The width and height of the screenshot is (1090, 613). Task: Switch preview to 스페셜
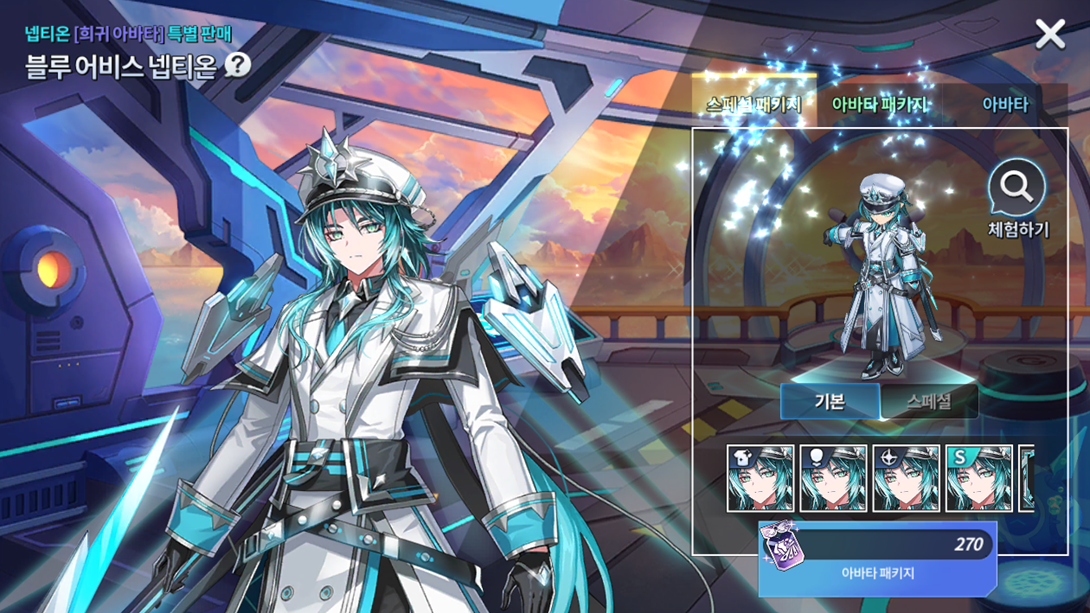coord(928,402)
